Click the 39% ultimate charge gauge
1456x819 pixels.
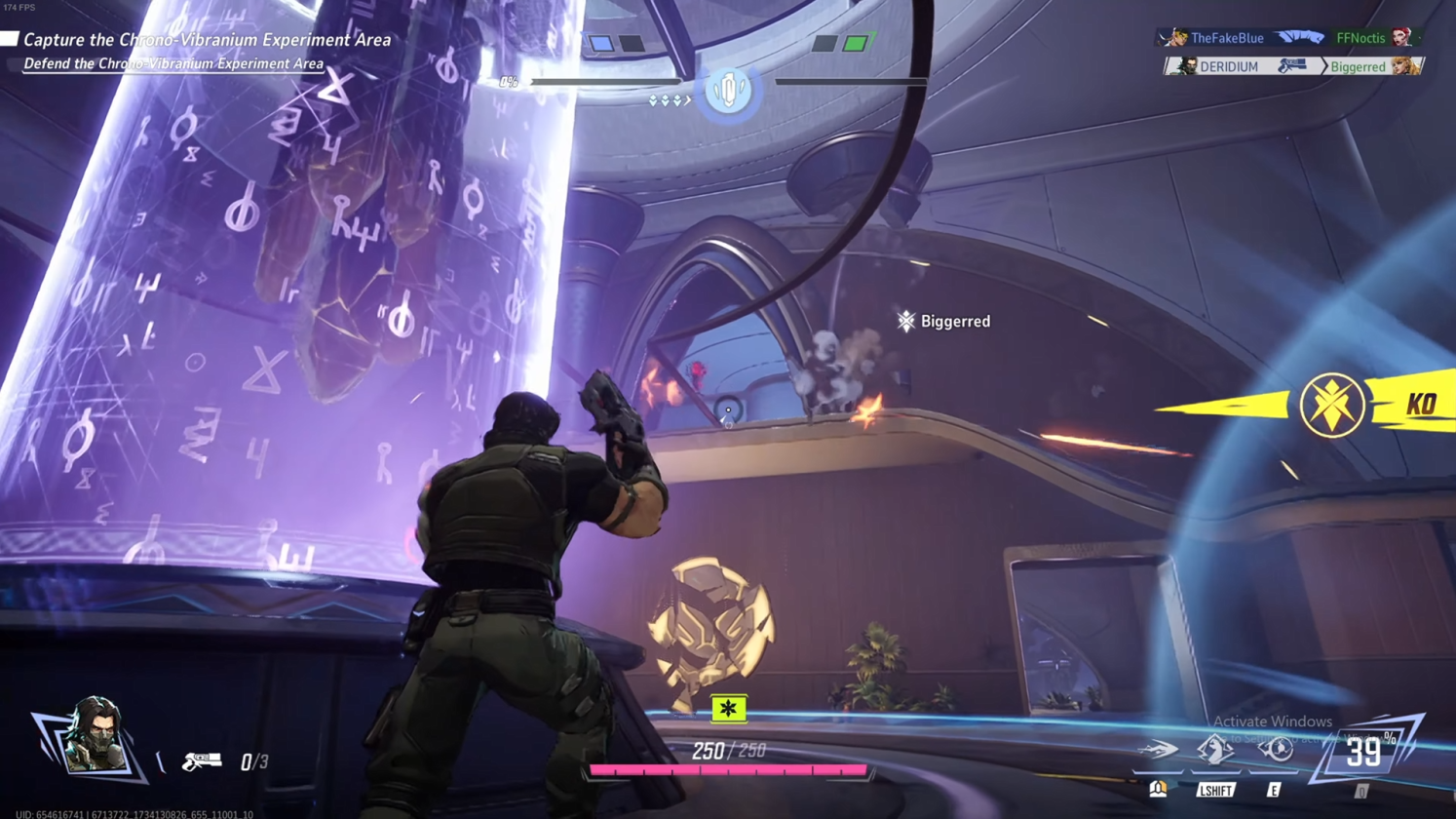coord(1363,752)
